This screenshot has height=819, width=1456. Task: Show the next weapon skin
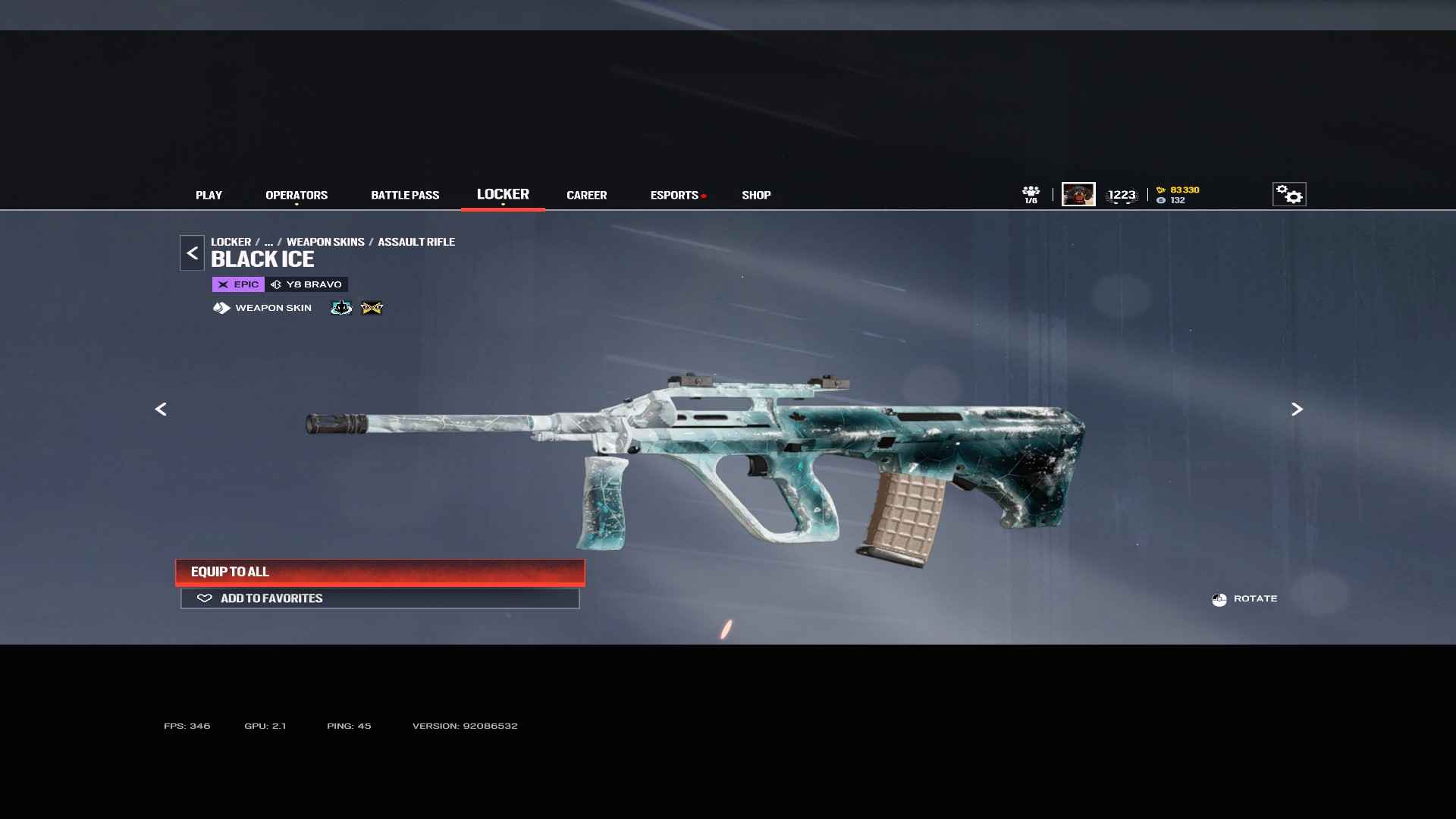pos(1297,409)
